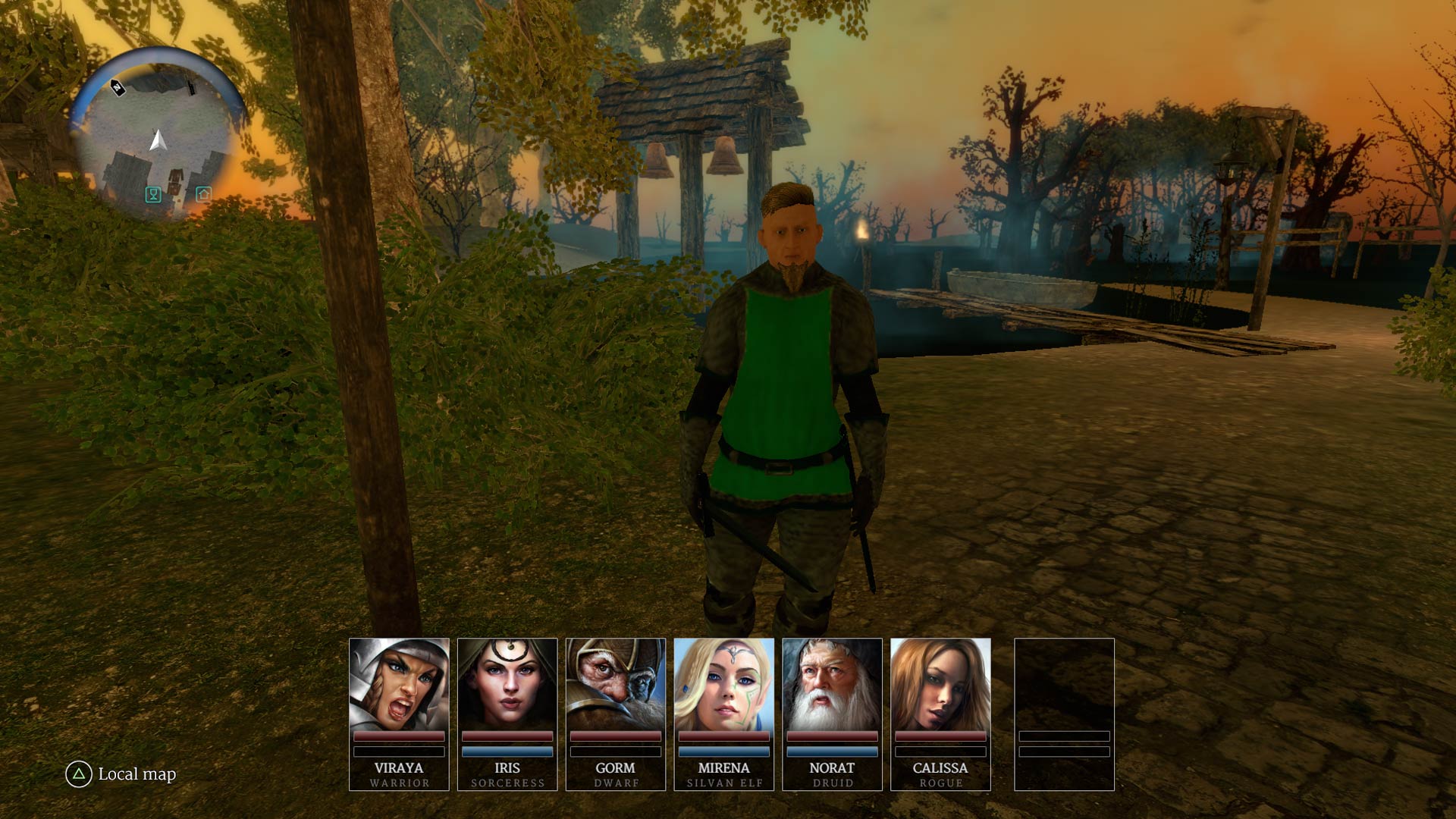The height and width of the screenshot is (819, 1456).
Task: Click Iris's blue mana bar
Action: click(x=508, y=749)
